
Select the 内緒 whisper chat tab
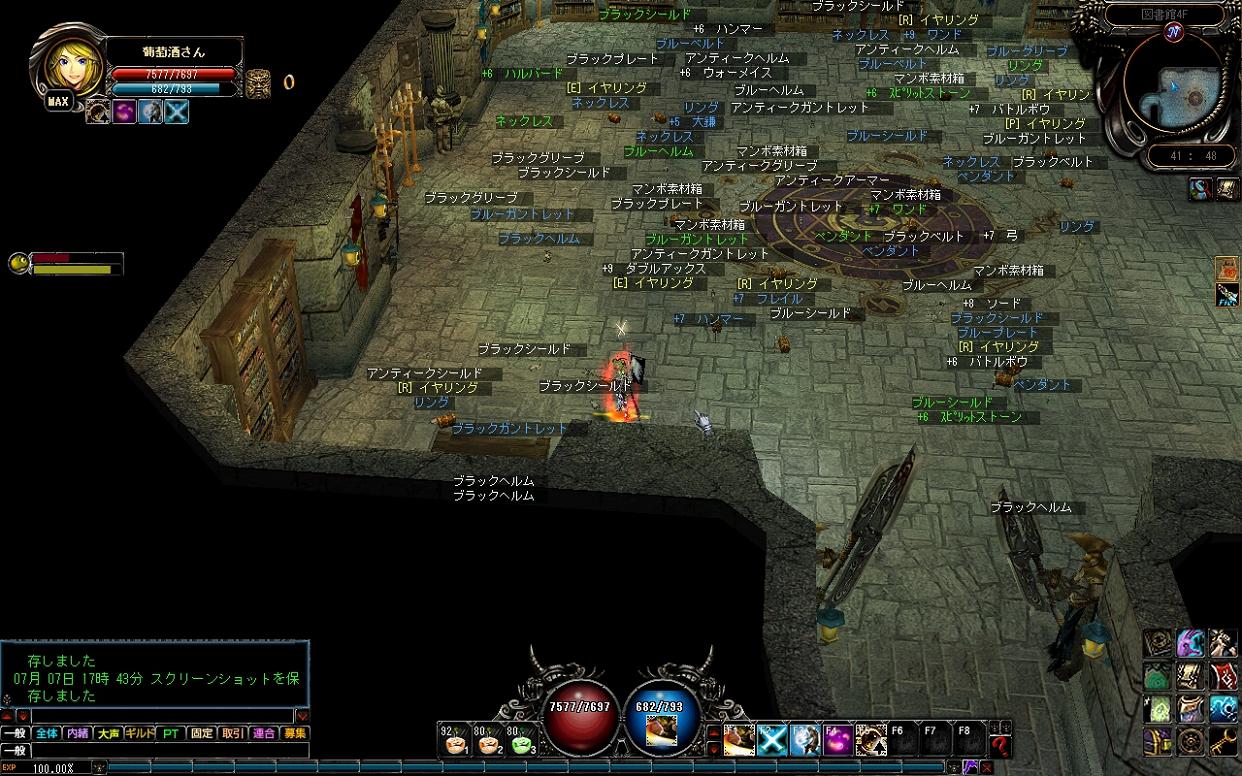pos(77,733)
